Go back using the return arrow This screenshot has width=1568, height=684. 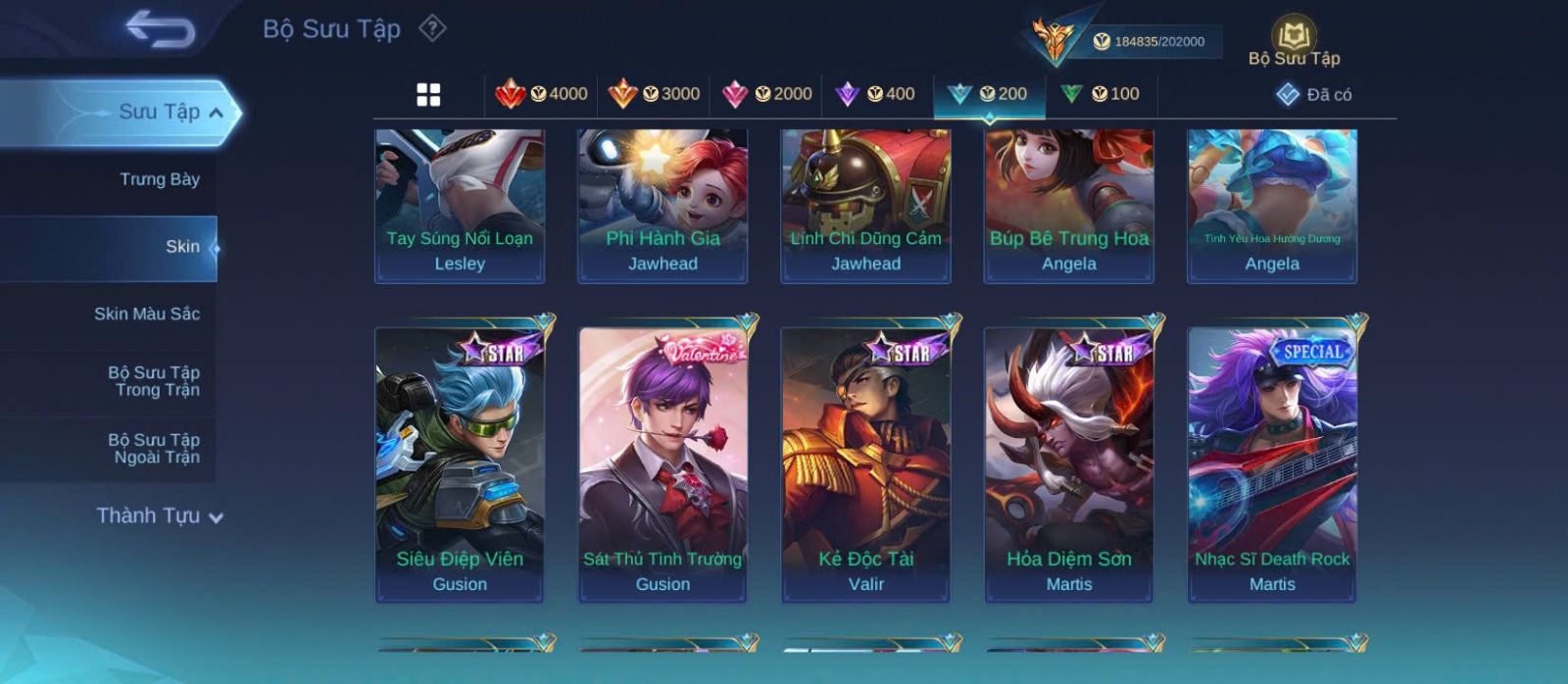pyautogui.click(x=160, y=28)
